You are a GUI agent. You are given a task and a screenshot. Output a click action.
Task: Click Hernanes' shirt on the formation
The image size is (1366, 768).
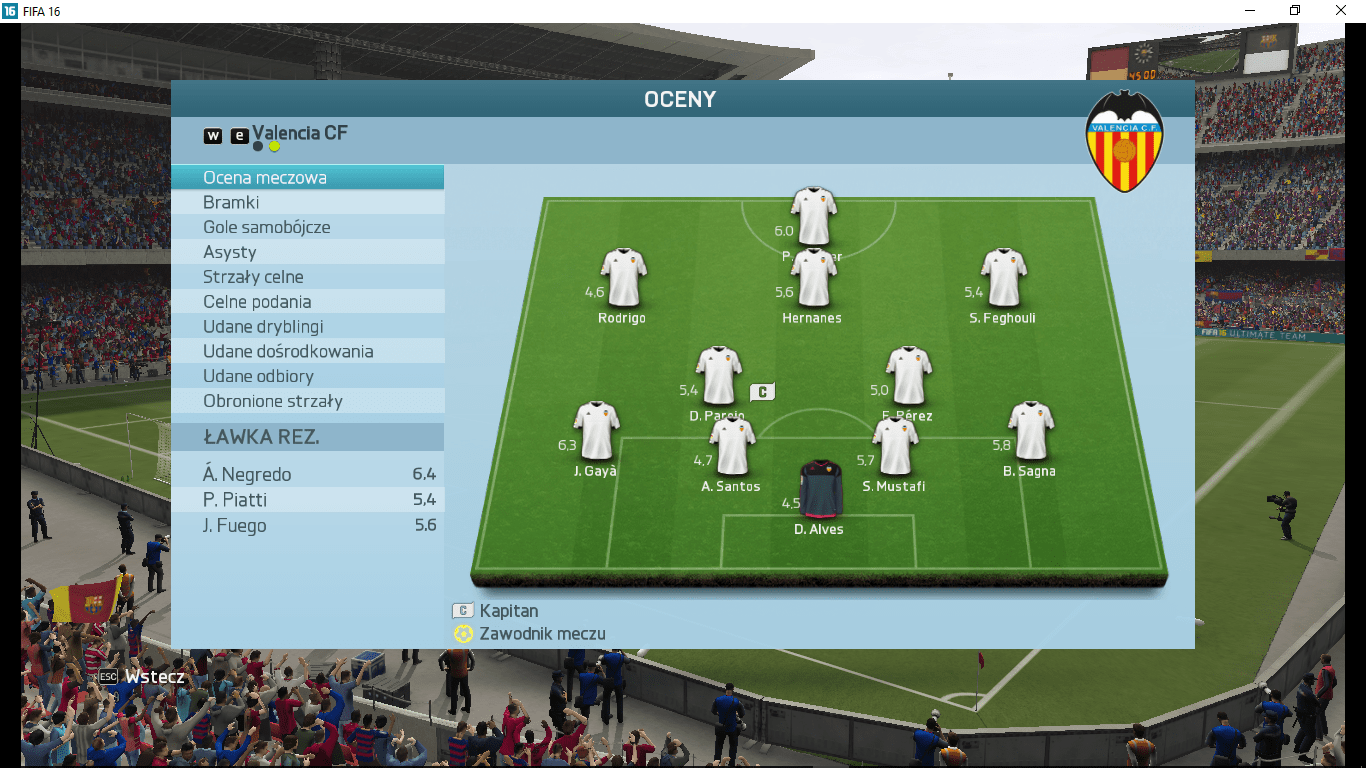pyautogui.click(x=813, y=278)
